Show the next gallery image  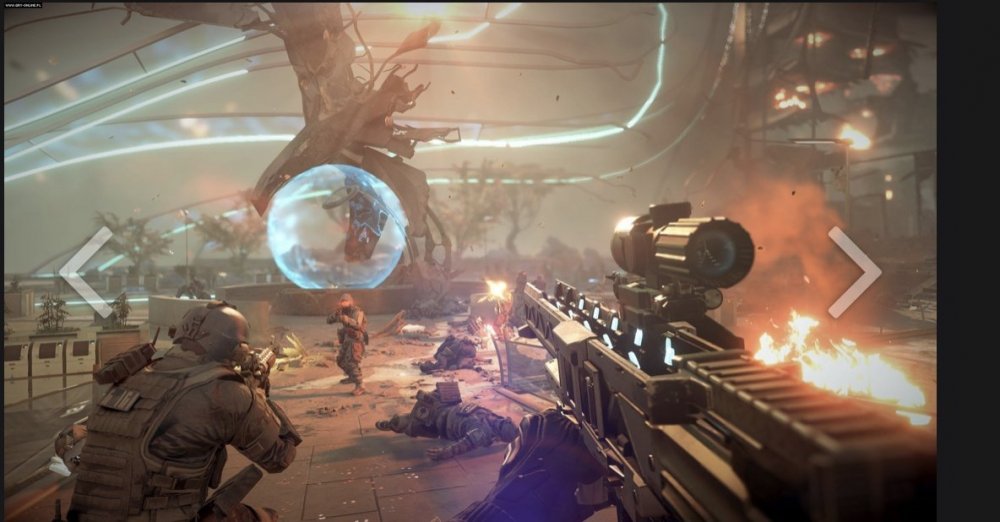point(853,271)
